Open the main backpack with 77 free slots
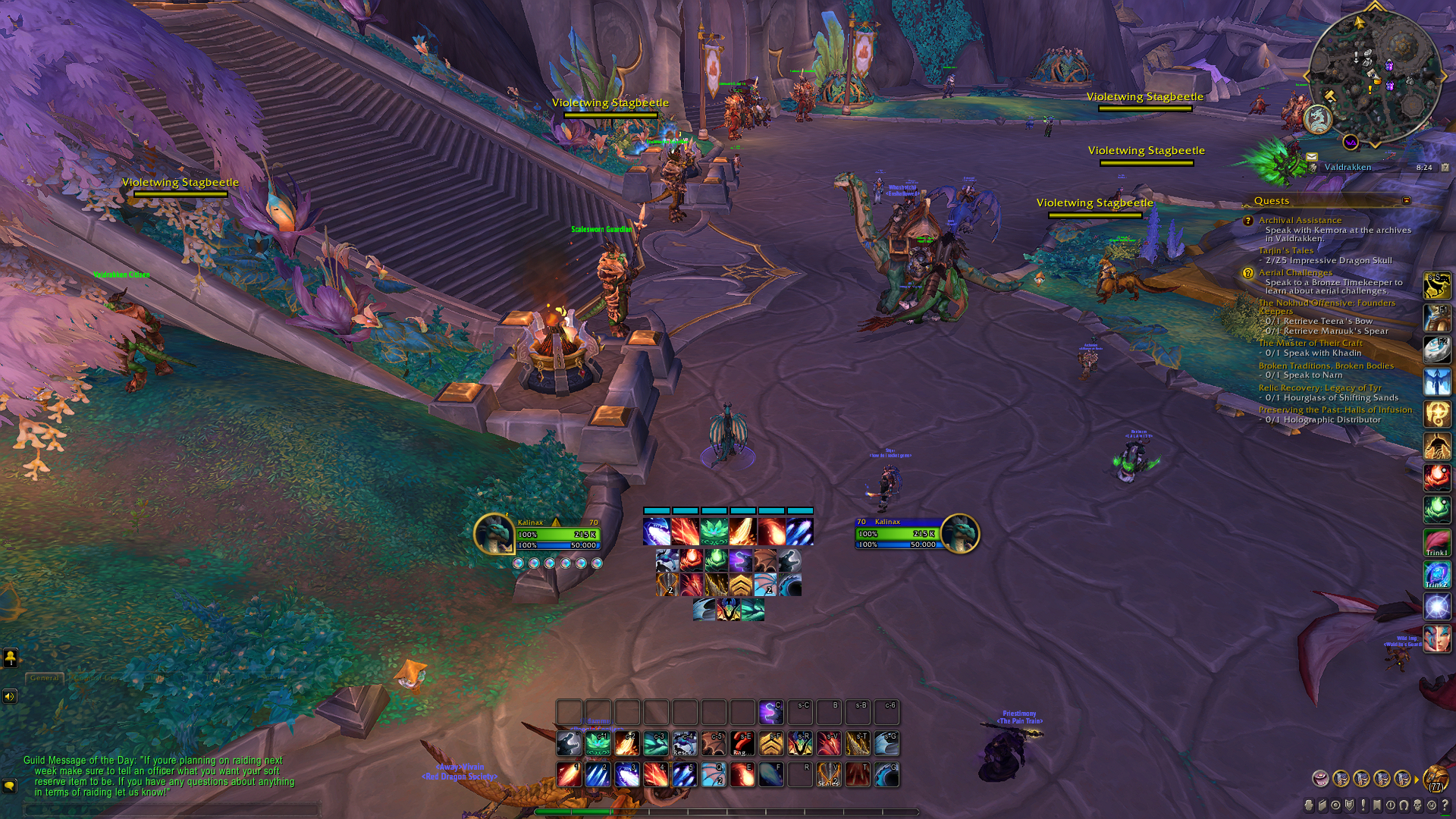 tap(1436, 779)
